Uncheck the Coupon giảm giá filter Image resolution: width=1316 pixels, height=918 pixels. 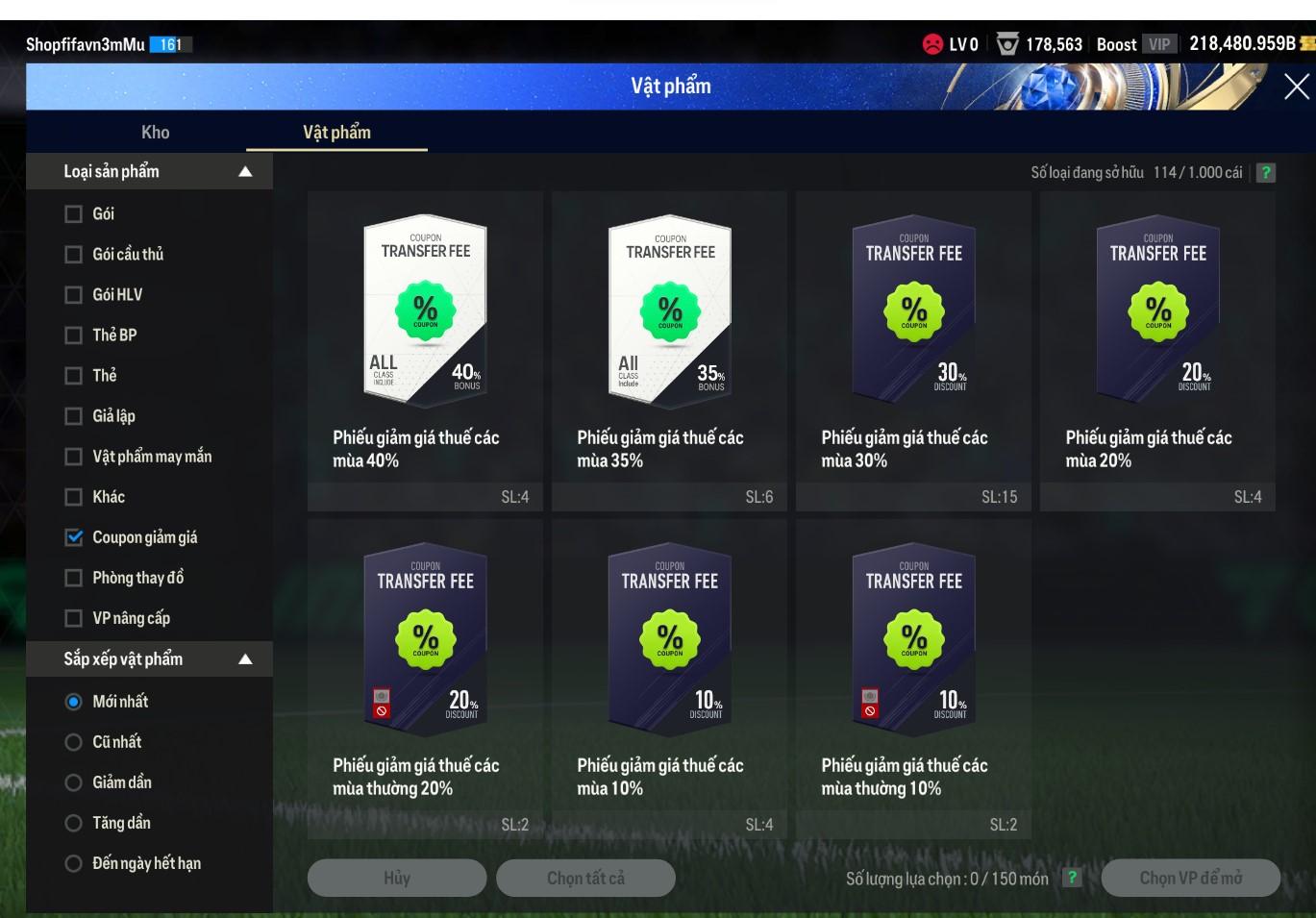click(x=73, y=537)
